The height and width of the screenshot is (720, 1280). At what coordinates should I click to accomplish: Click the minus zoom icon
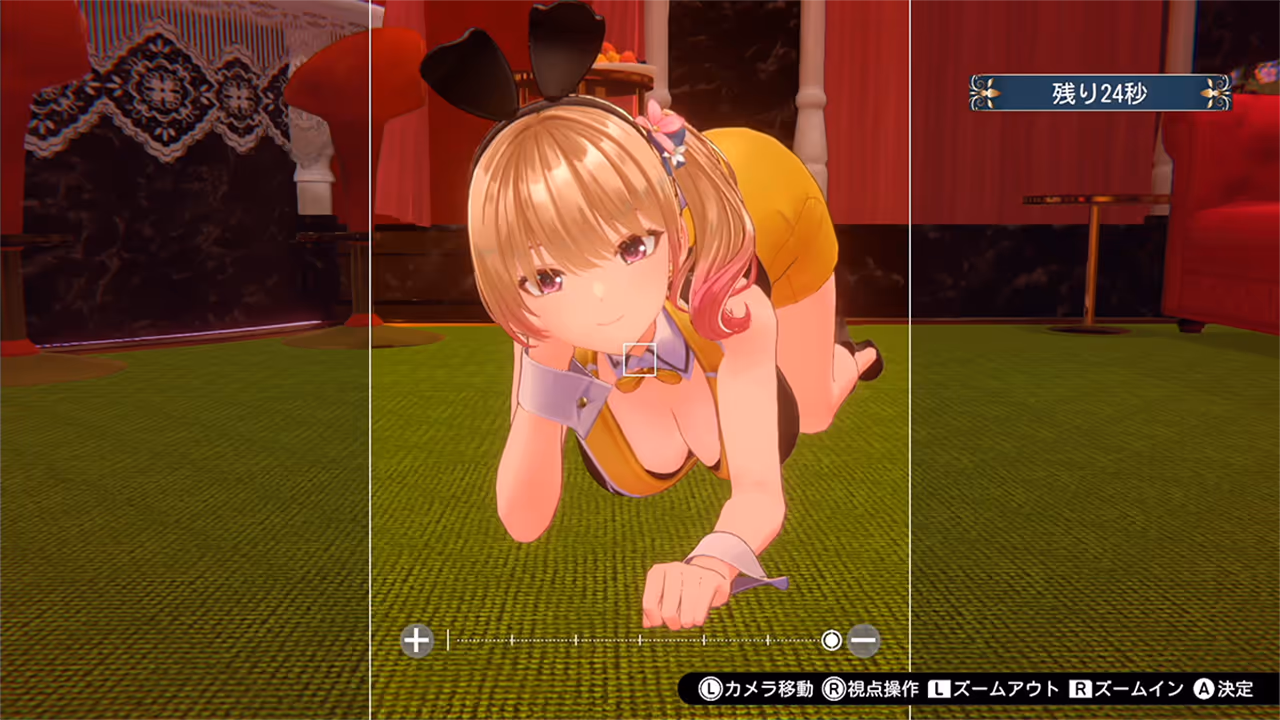point(864,640)
